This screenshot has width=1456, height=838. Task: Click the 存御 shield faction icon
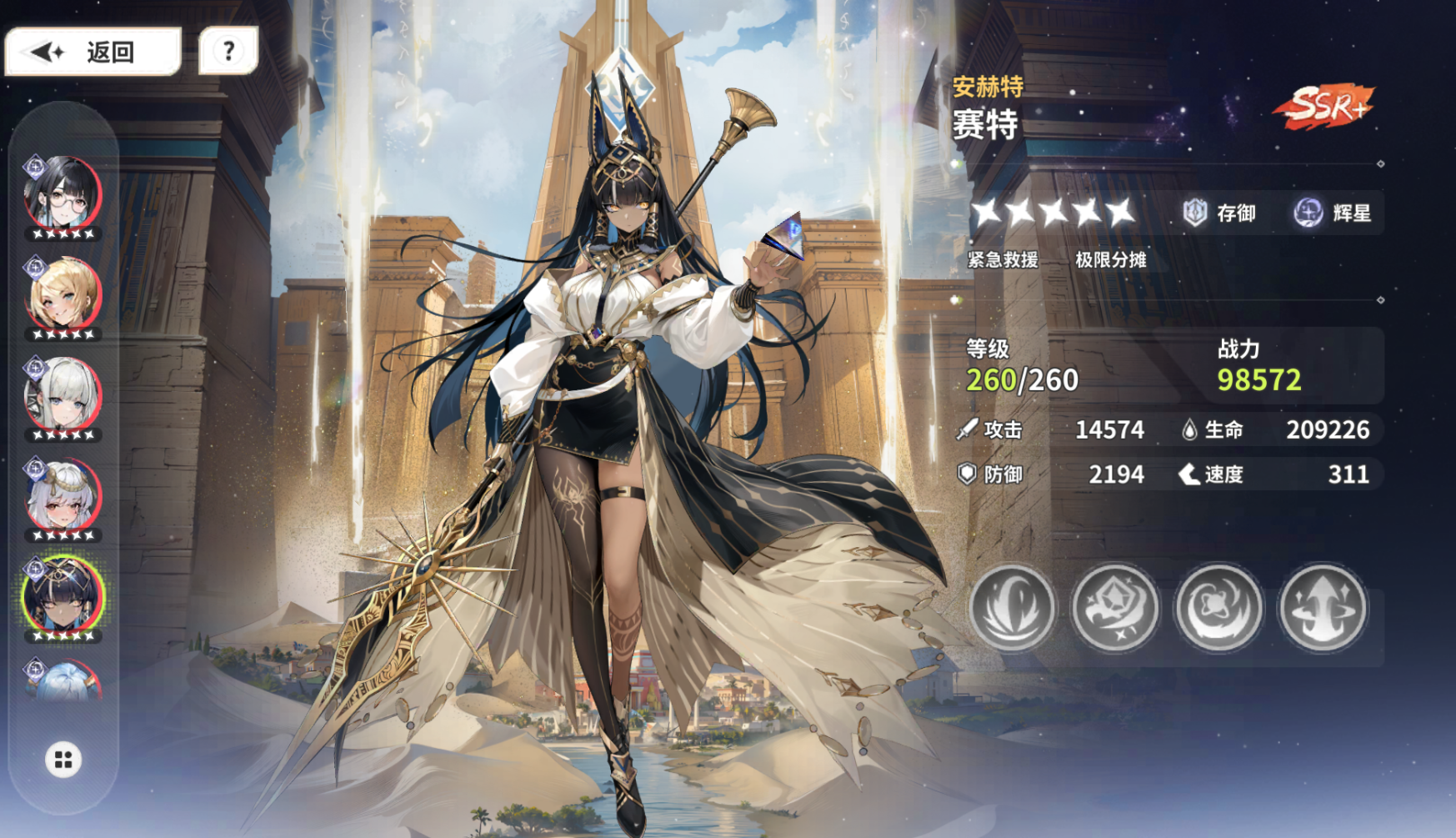(x=1195, y=213)
